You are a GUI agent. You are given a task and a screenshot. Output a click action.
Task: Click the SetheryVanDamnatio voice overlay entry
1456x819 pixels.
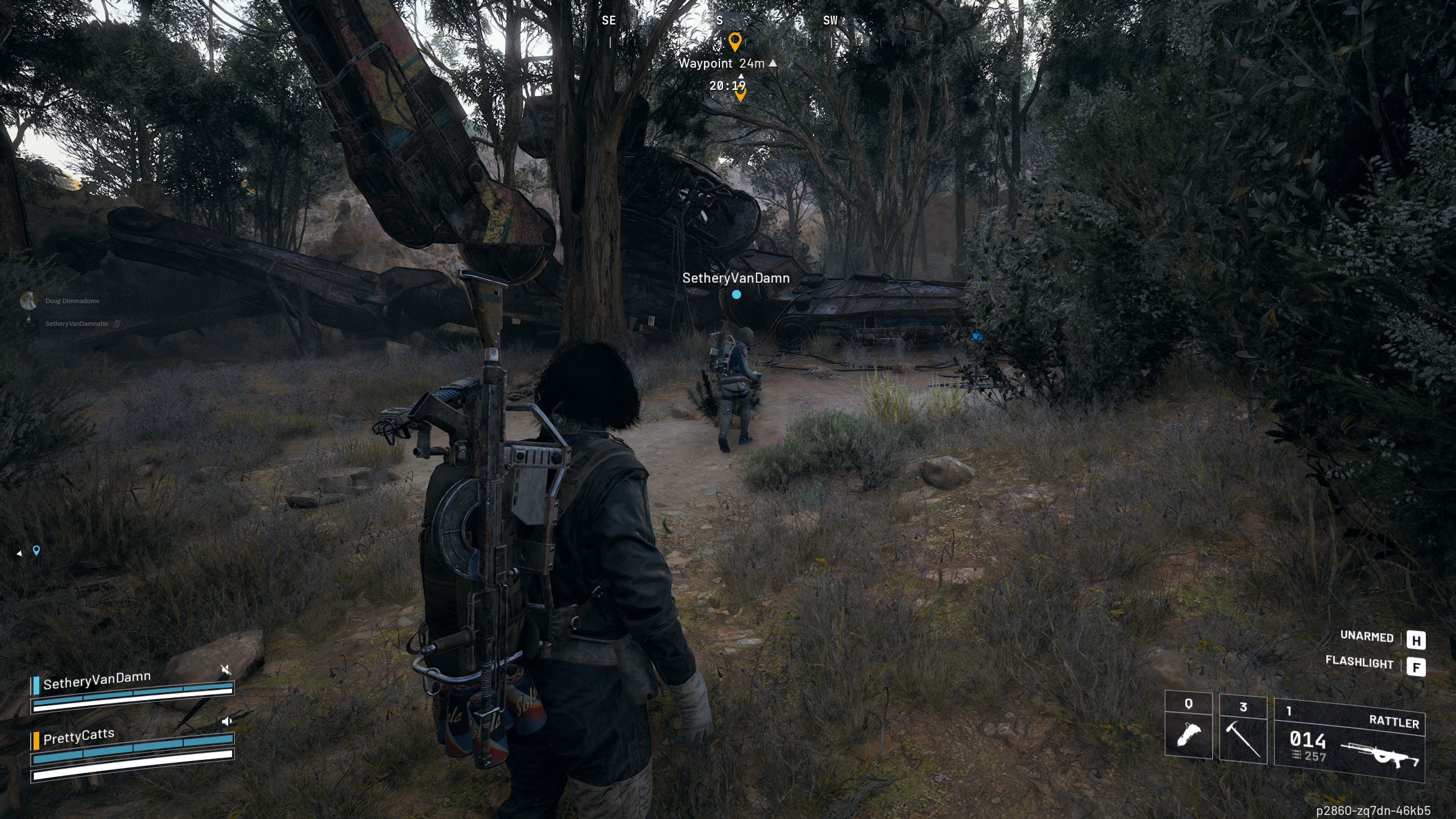tap(76, 324)
